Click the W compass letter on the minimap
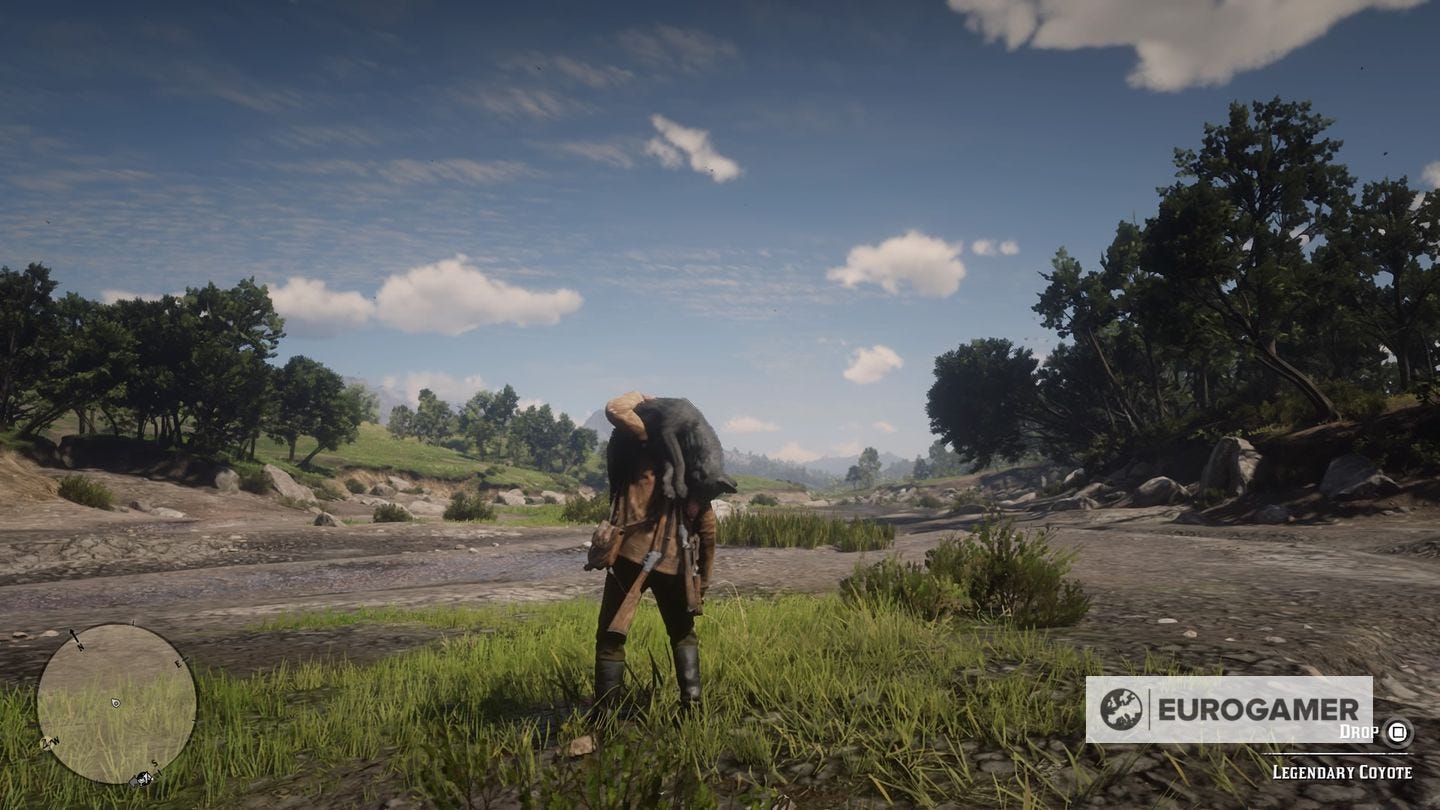The width and height of the screenshot is (1440, 810). click(x=55, y=740)
